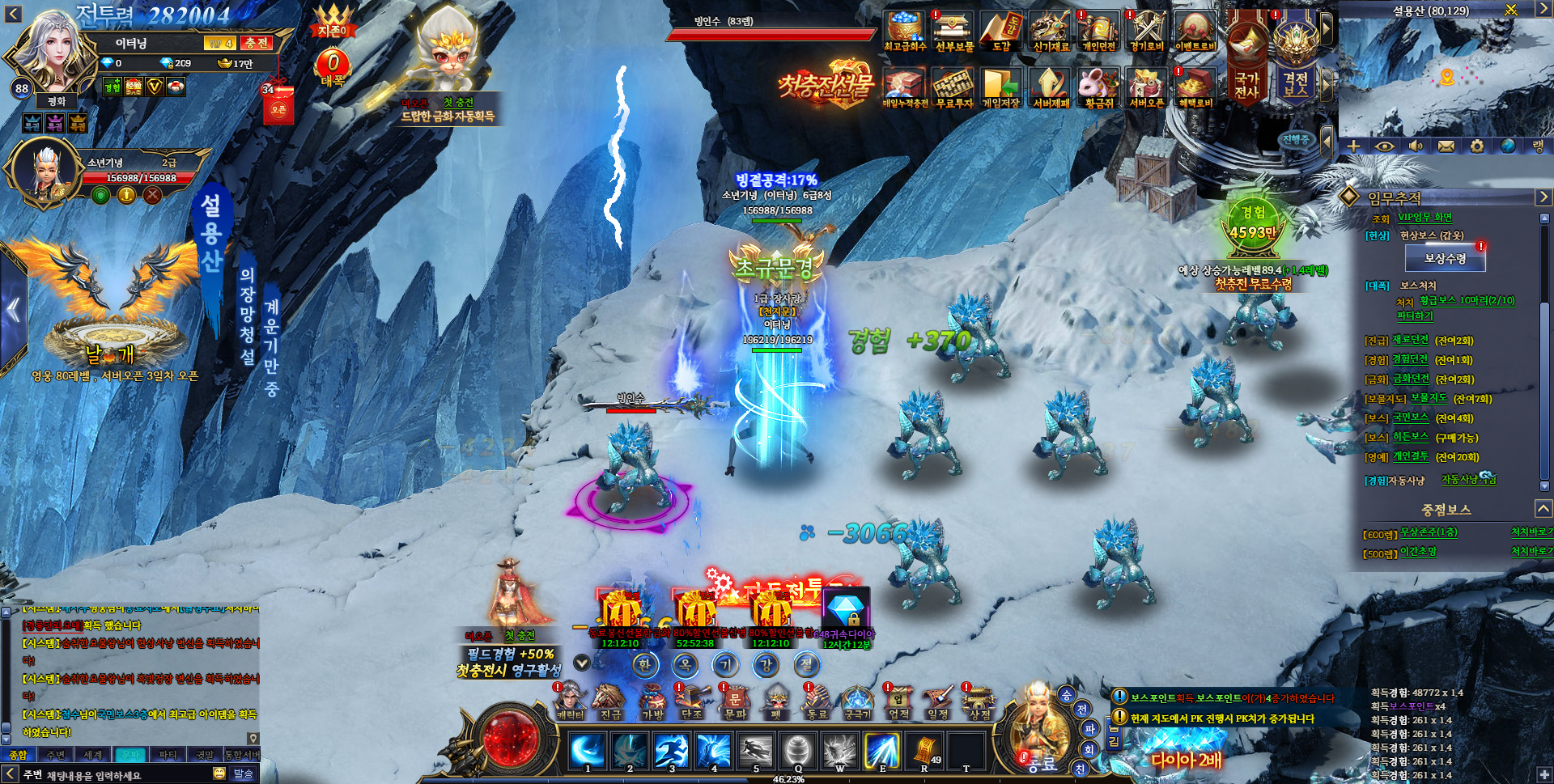Screen dimensions: 1554x784
Task: Toggle sound with the minimap speaker icon
Action: click(x=1416, y=146)
